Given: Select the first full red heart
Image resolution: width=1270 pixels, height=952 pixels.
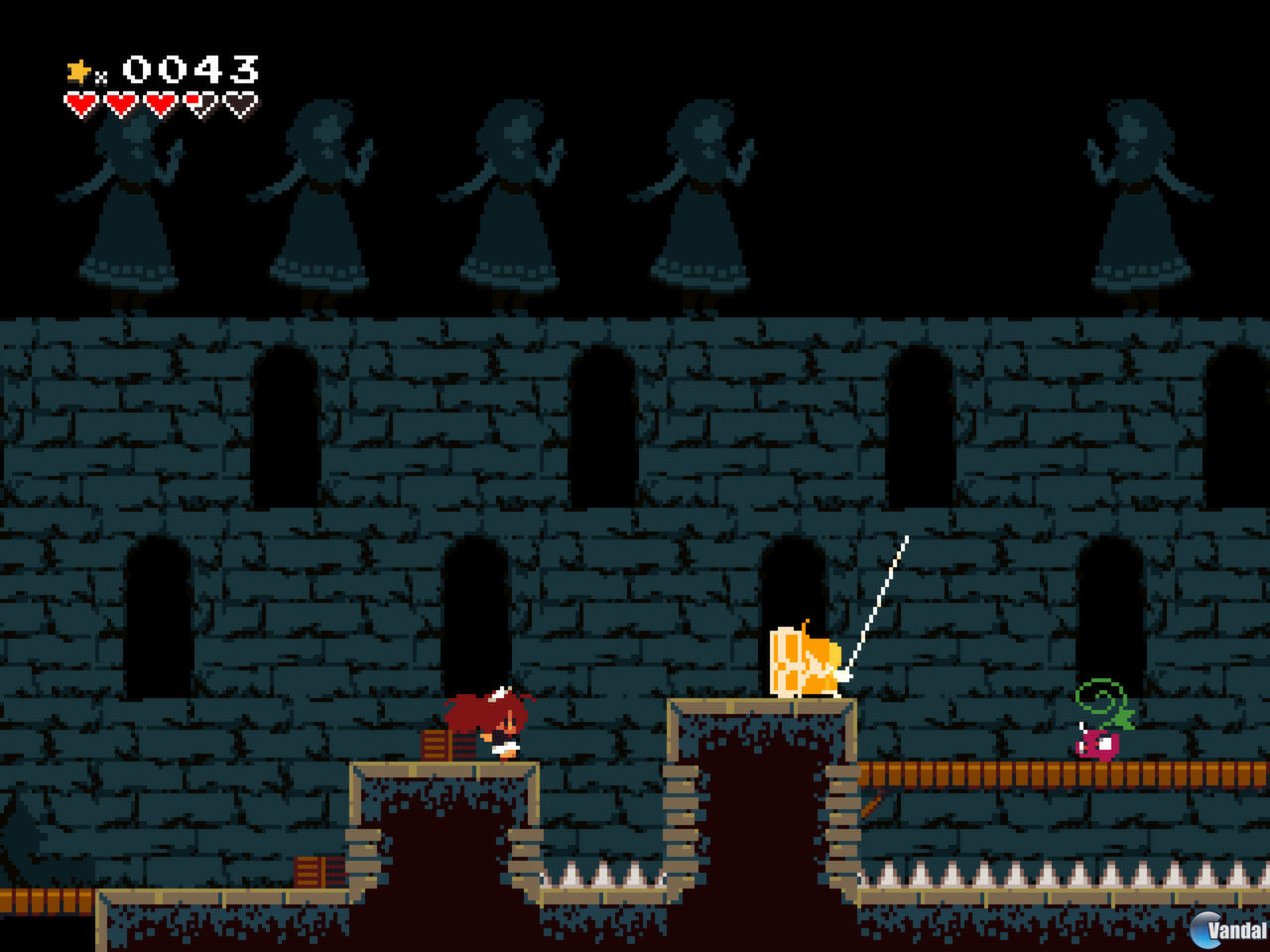Looking at the screenshot, I should click(79, 102).
